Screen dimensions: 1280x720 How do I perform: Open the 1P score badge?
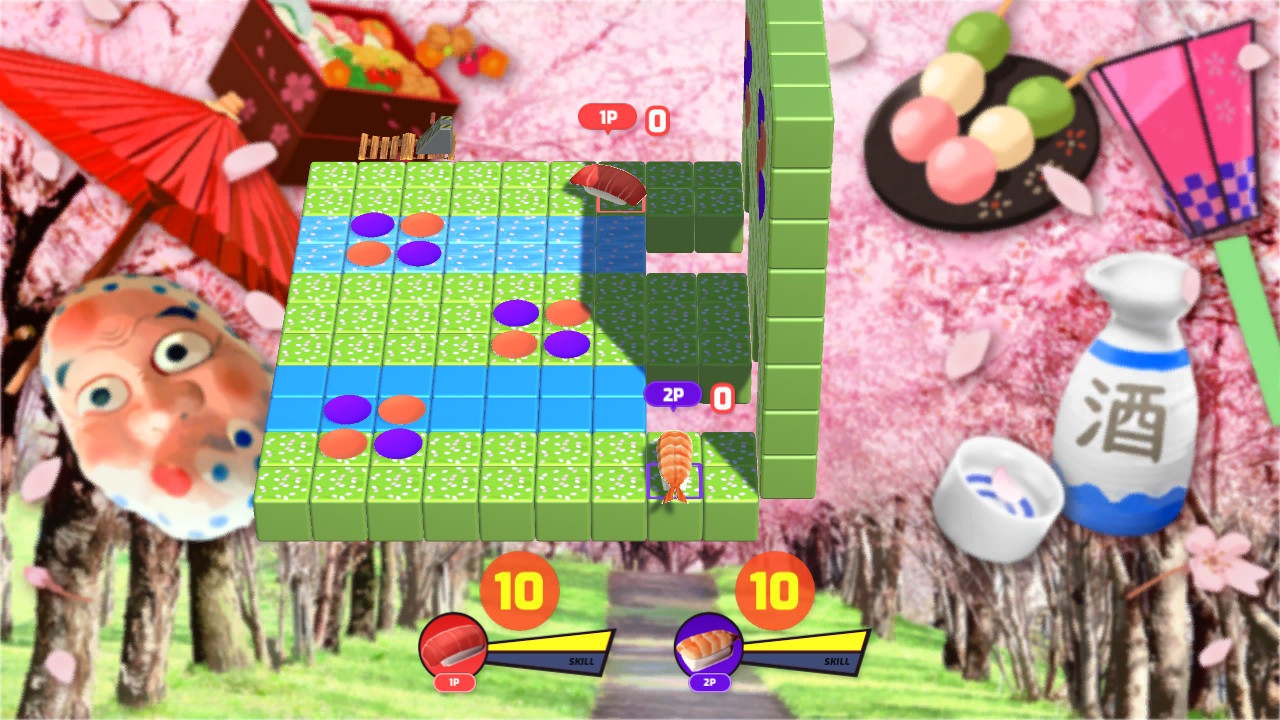click(x=607, y=117)
